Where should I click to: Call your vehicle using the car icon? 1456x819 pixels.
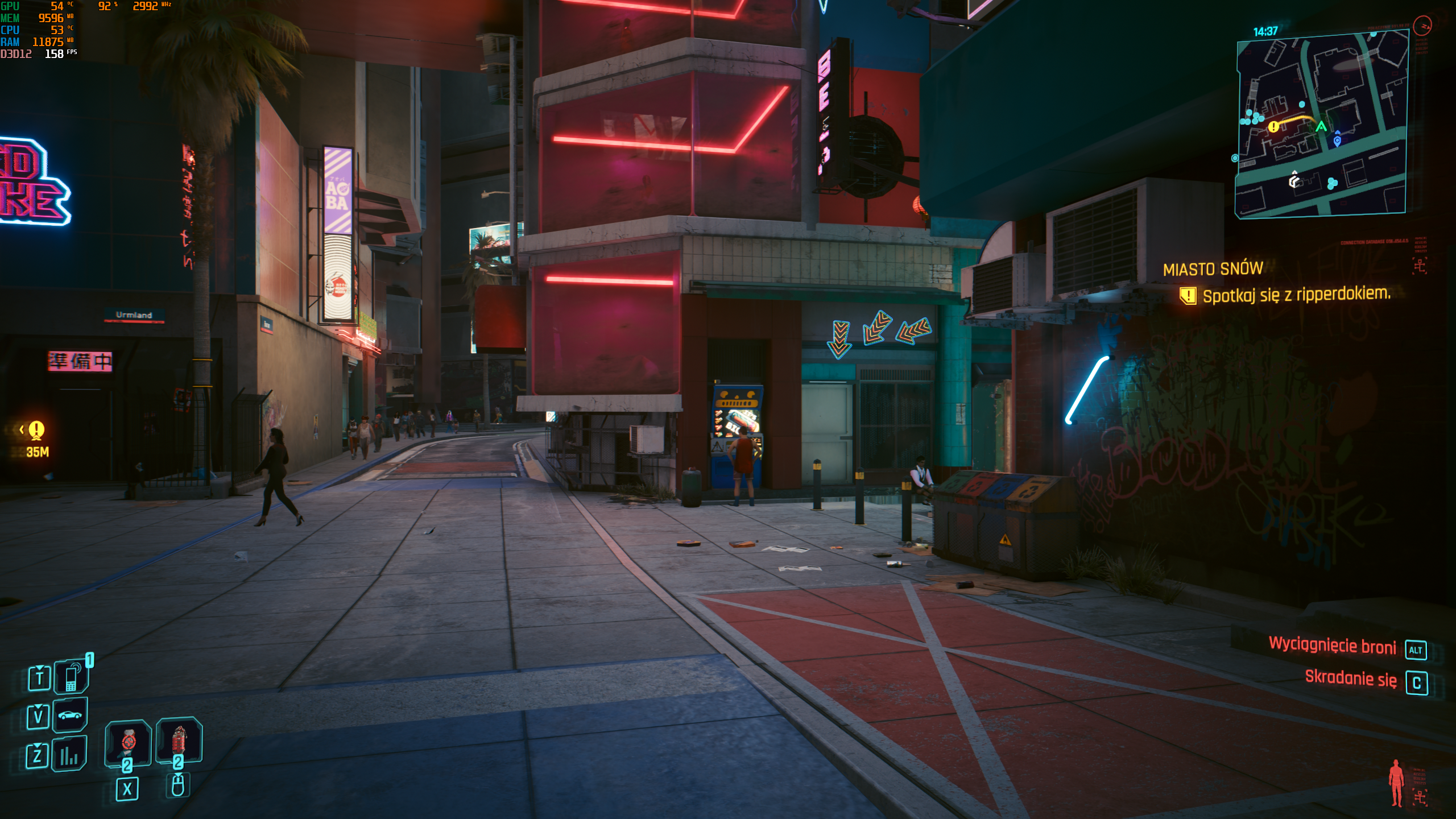click(x=70, y=715)
